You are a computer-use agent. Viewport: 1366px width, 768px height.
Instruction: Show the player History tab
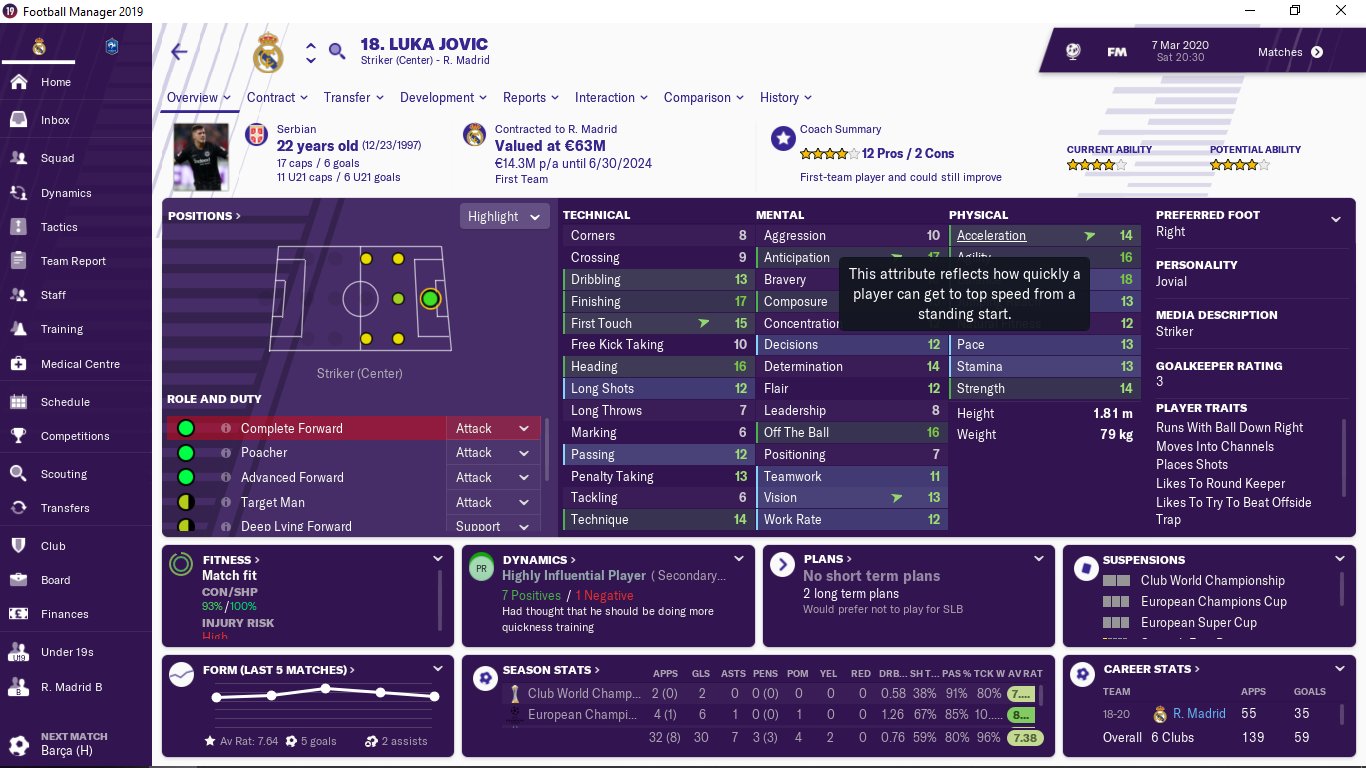[x=785, y=97]
